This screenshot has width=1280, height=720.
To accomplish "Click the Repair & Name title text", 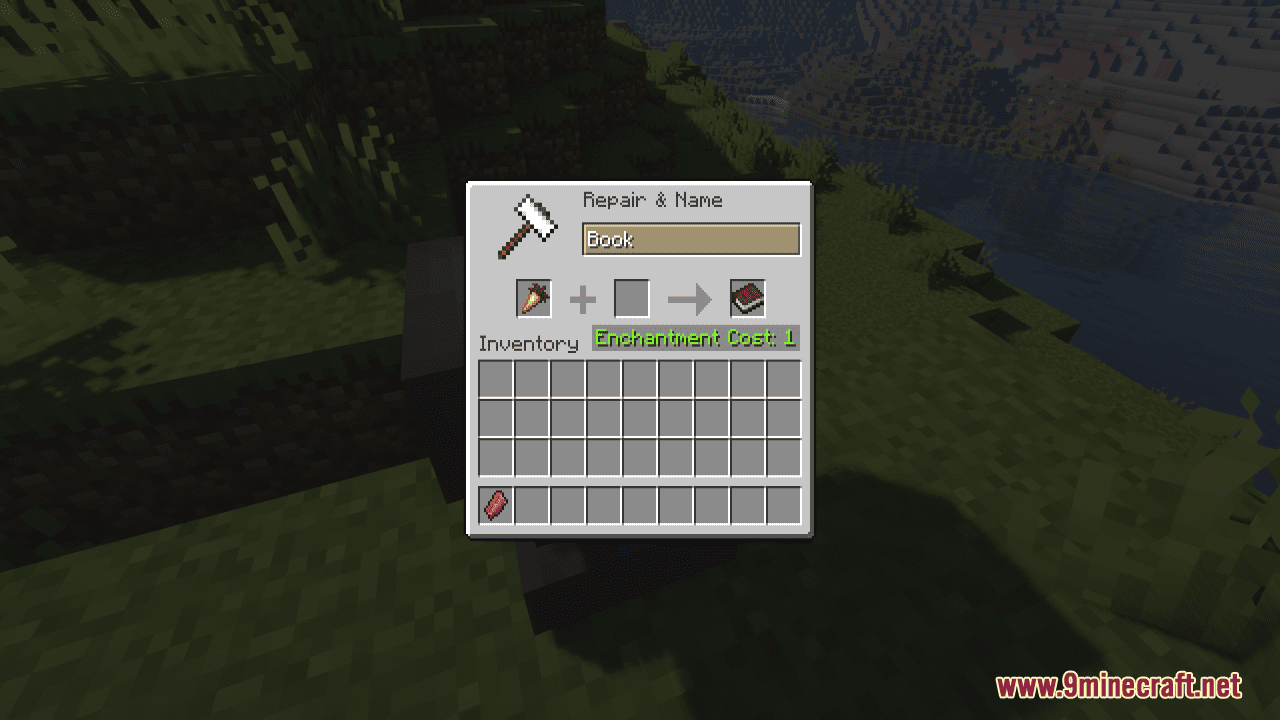I will pos(651,200).
